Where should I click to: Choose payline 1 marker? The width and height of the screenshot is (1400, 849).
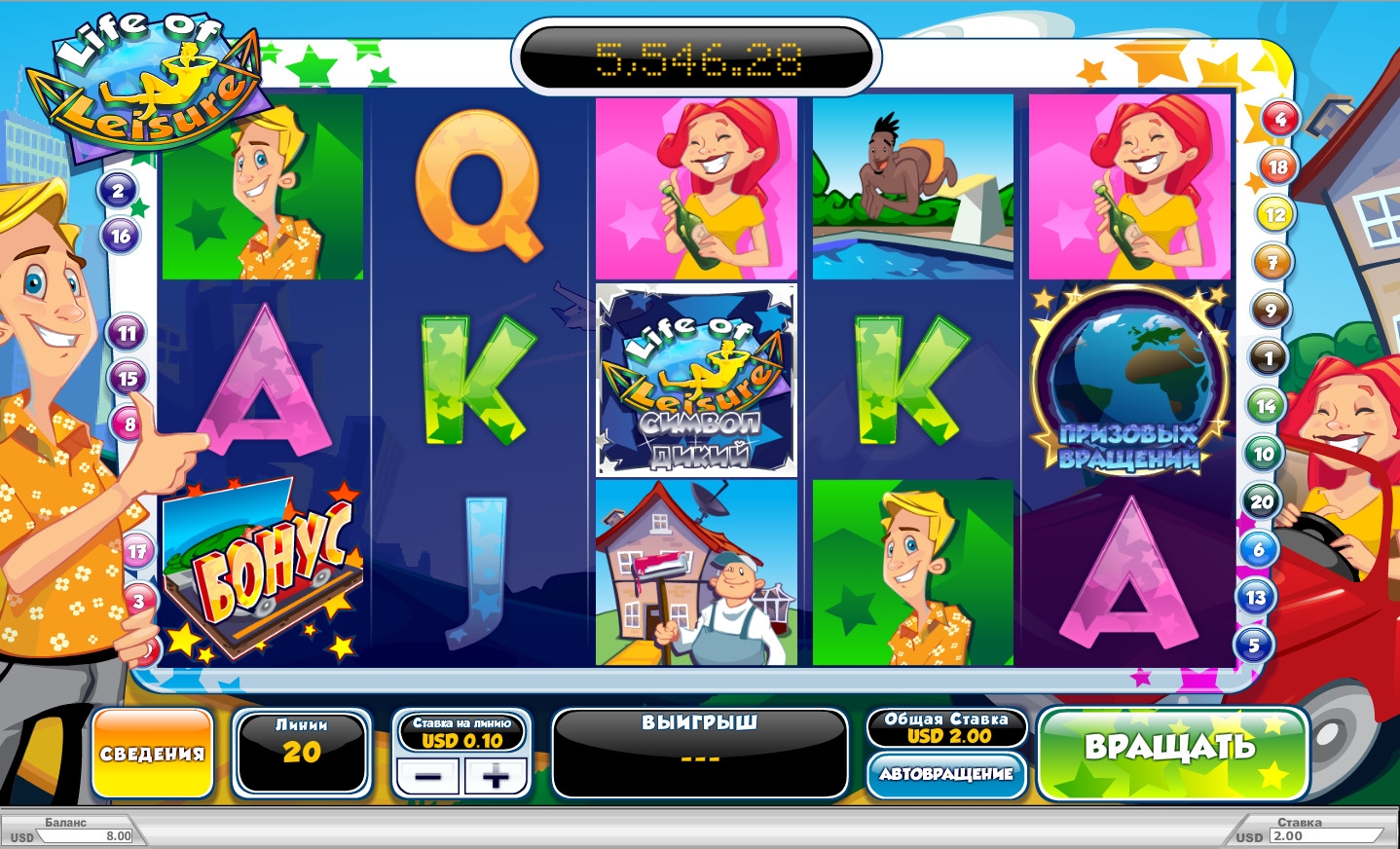click(1268, 358)
